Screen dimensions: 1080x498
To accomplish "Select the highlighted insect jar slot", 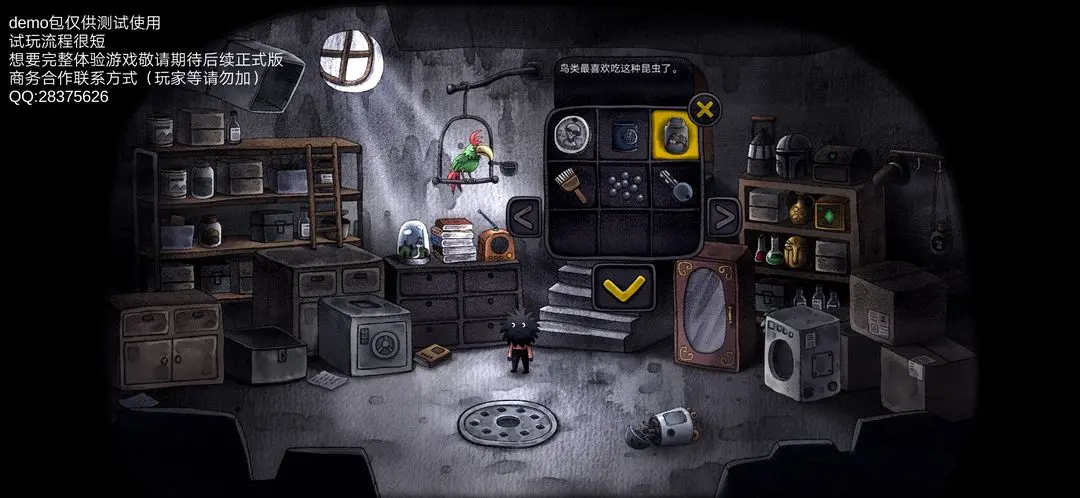I will pos(674,133).
